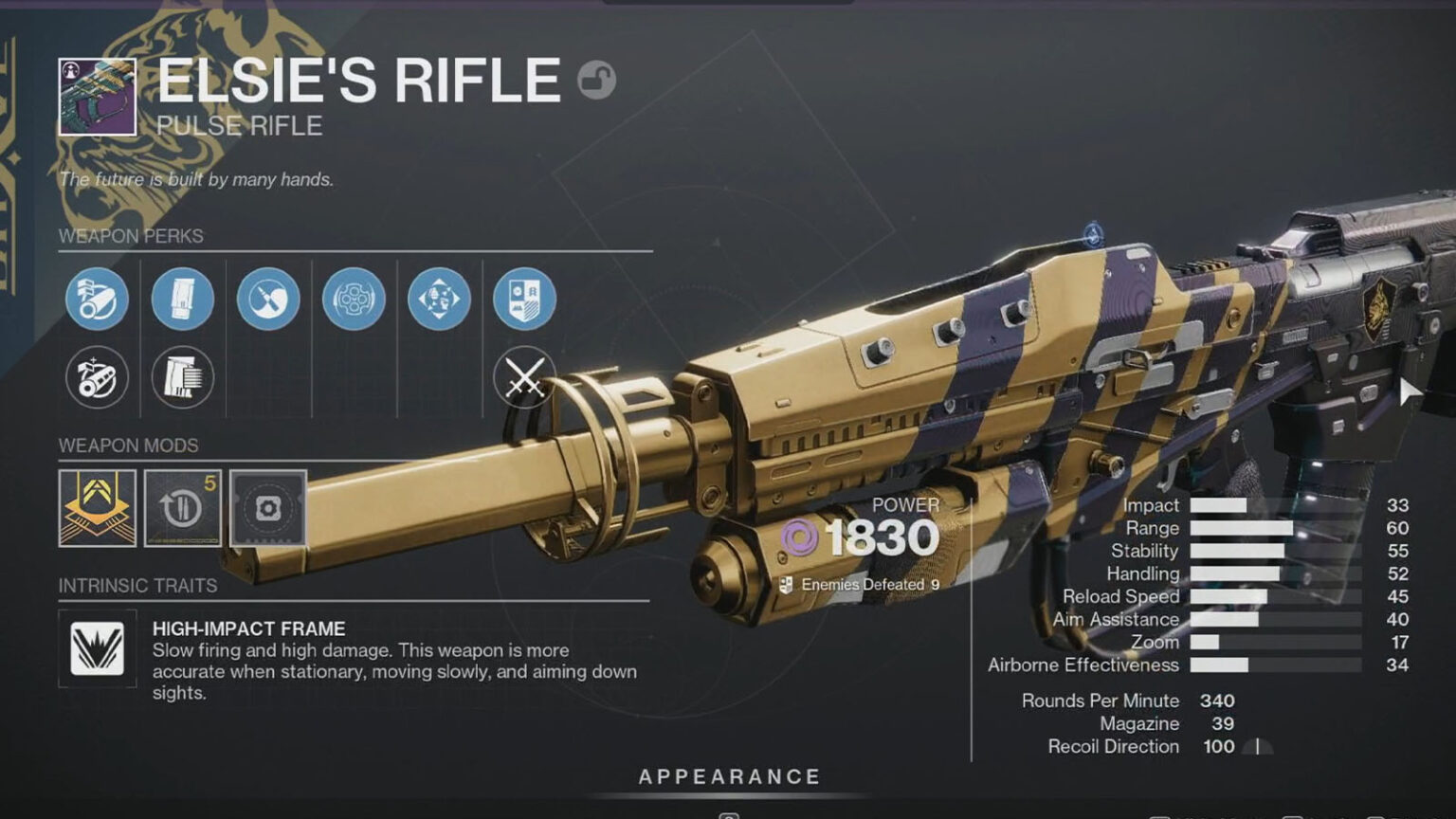
Task: Select the magazine perk in the second column
Action: [x=182, y=299]
